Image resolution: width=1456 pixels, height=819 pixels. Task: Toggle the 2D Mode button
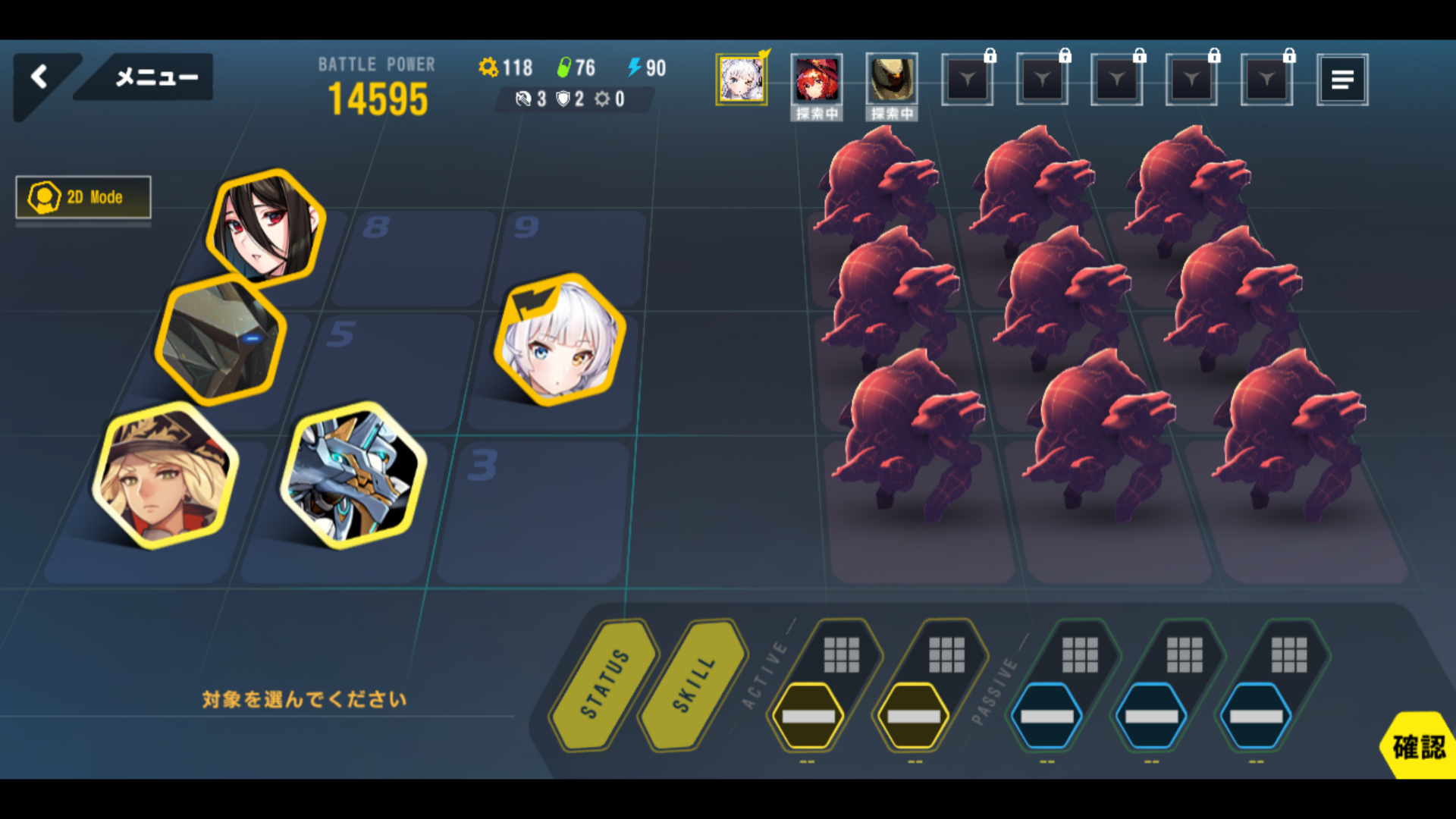tap(83, 197)
